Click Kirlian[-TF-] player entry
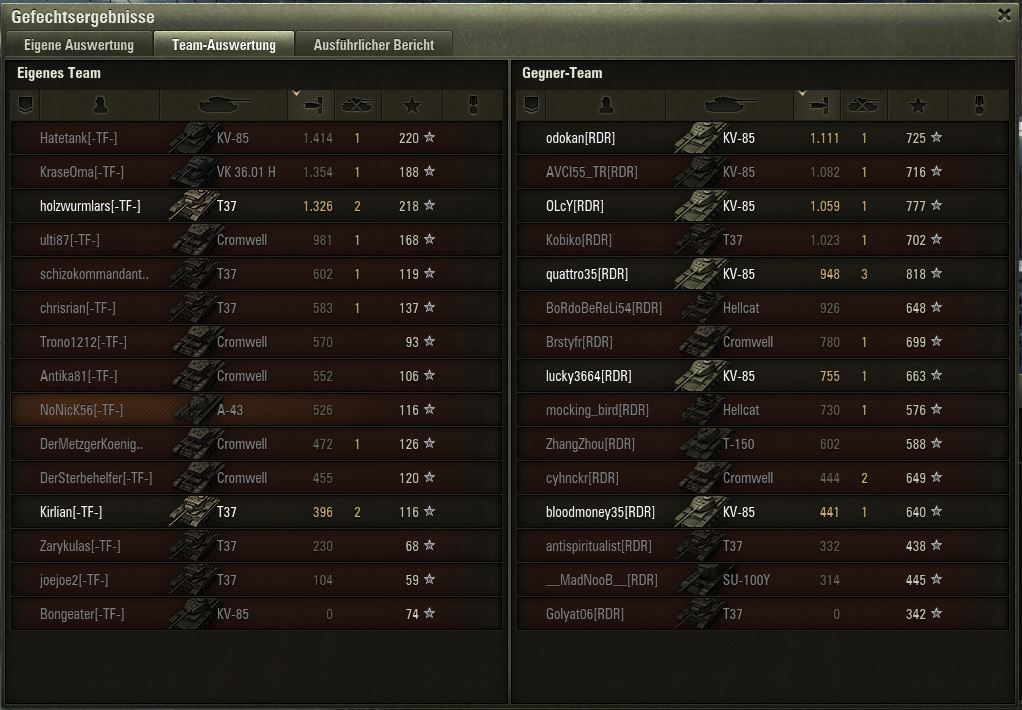 [256, 512]
